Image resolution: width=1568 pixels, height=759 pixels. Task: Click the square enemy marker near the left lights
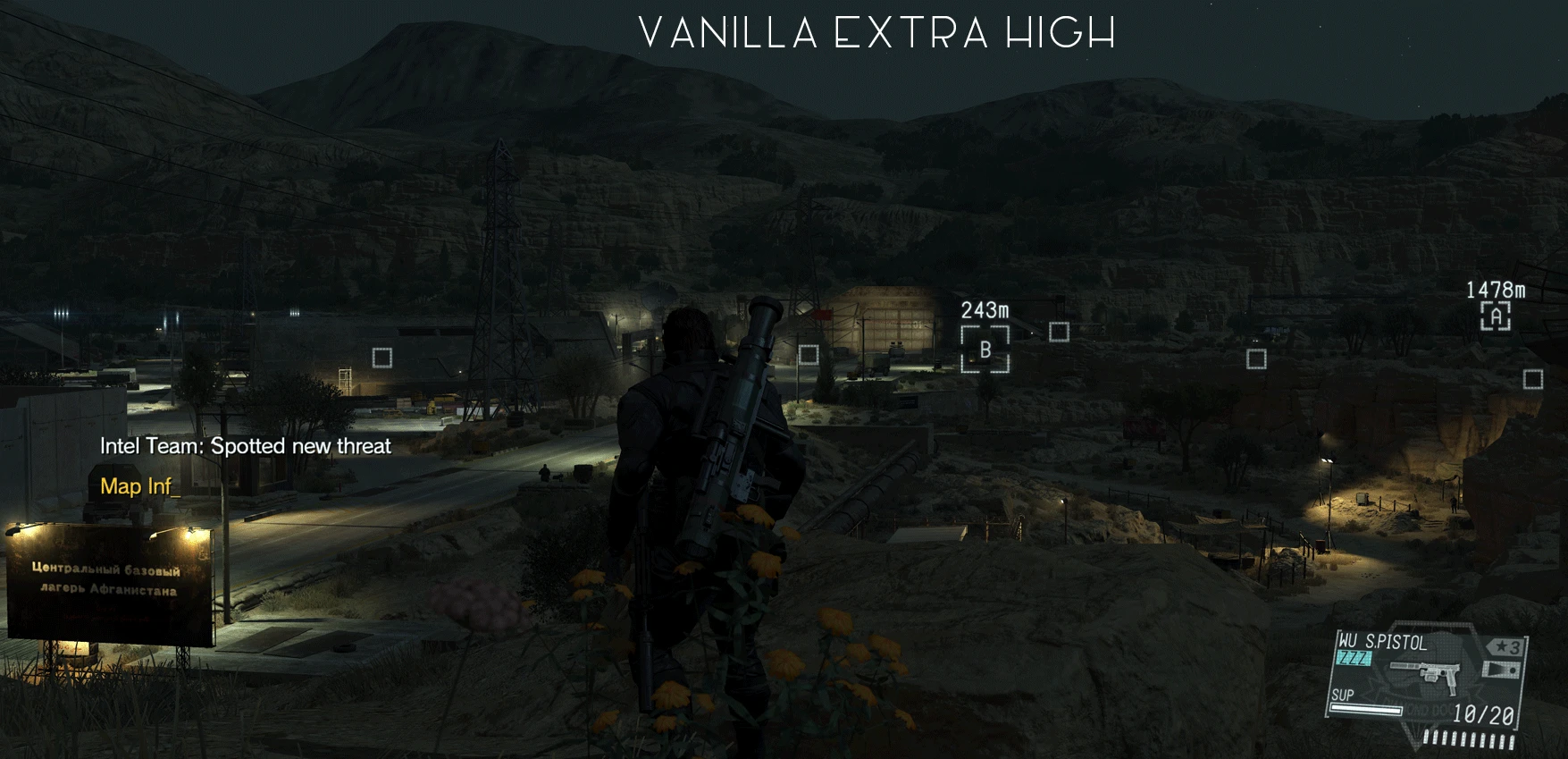[384, 356]
